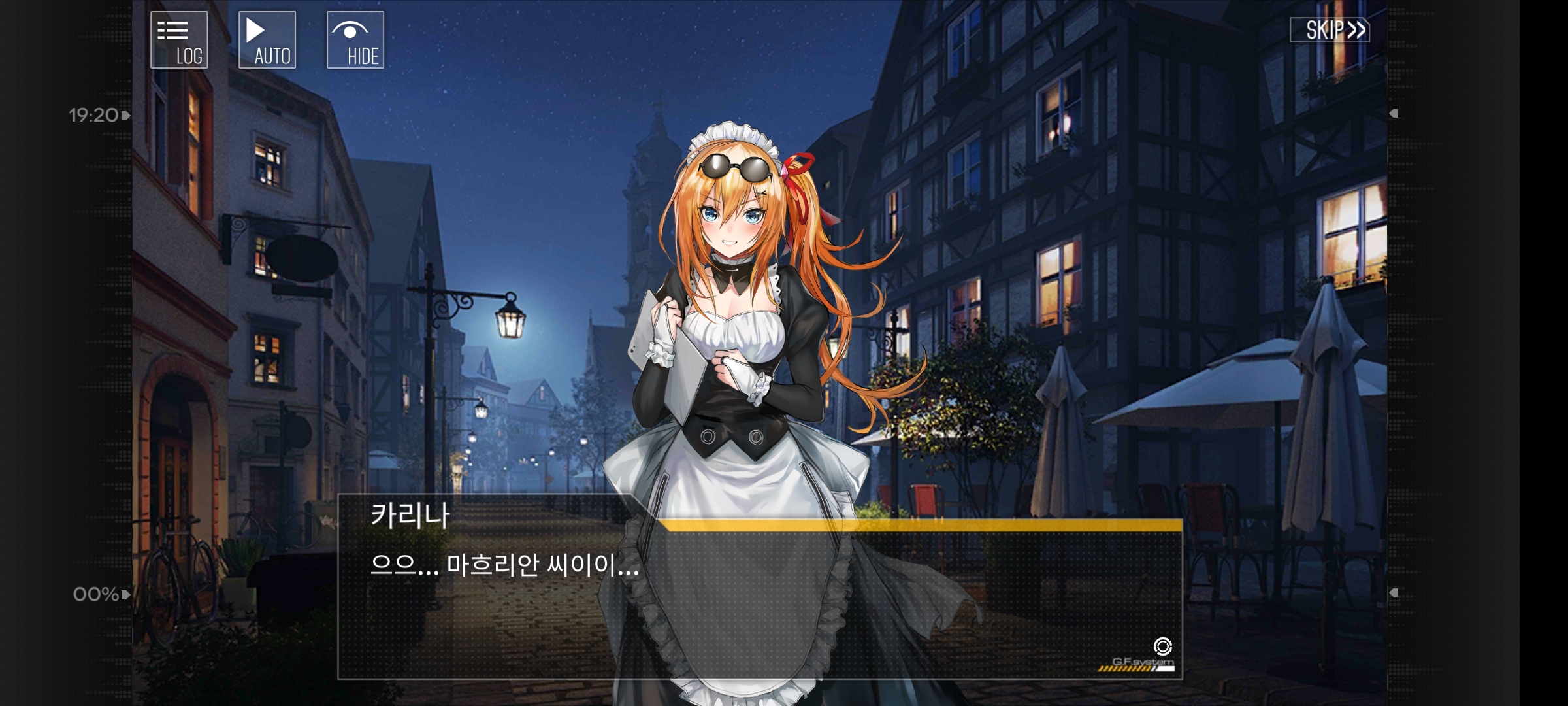Skip the story scene with SKIP
1568x706 pixels.
click(1330, 30)
